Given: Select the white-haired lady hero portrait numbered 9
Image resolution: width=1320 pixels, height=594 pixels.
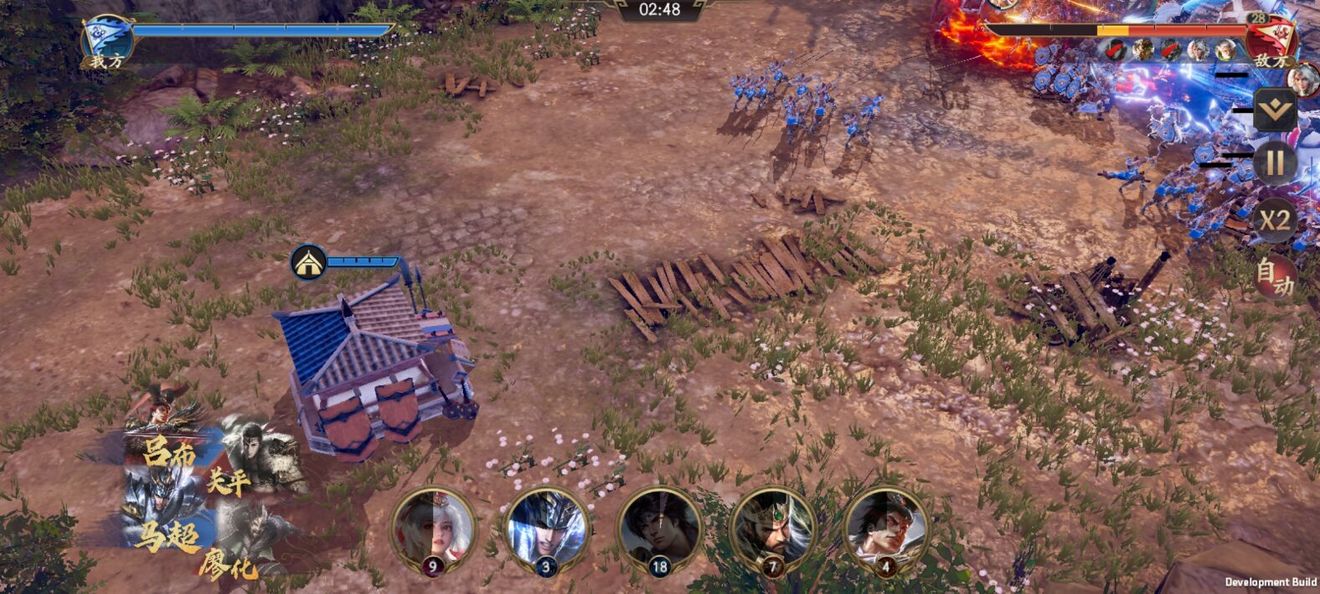Looking at the screenshot, I should (x=433, y=528).
